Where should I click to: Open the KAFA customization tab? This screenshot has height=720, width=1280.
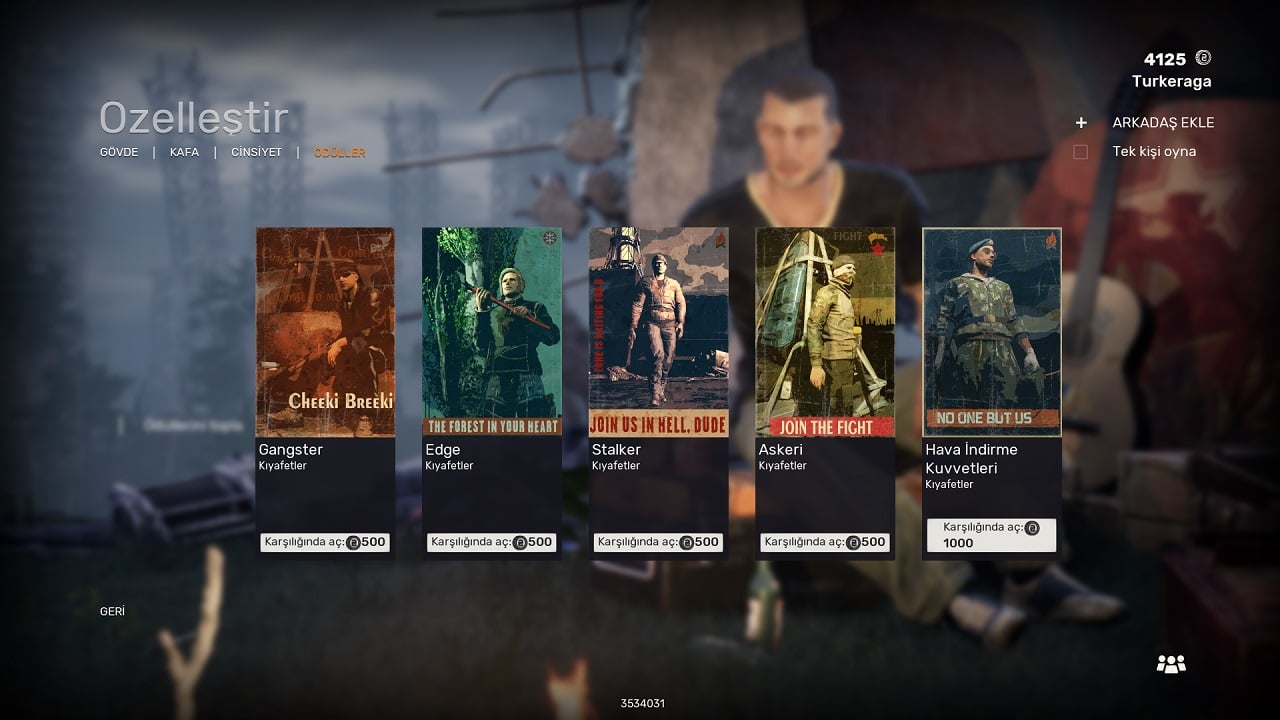[x=184, y=153]
